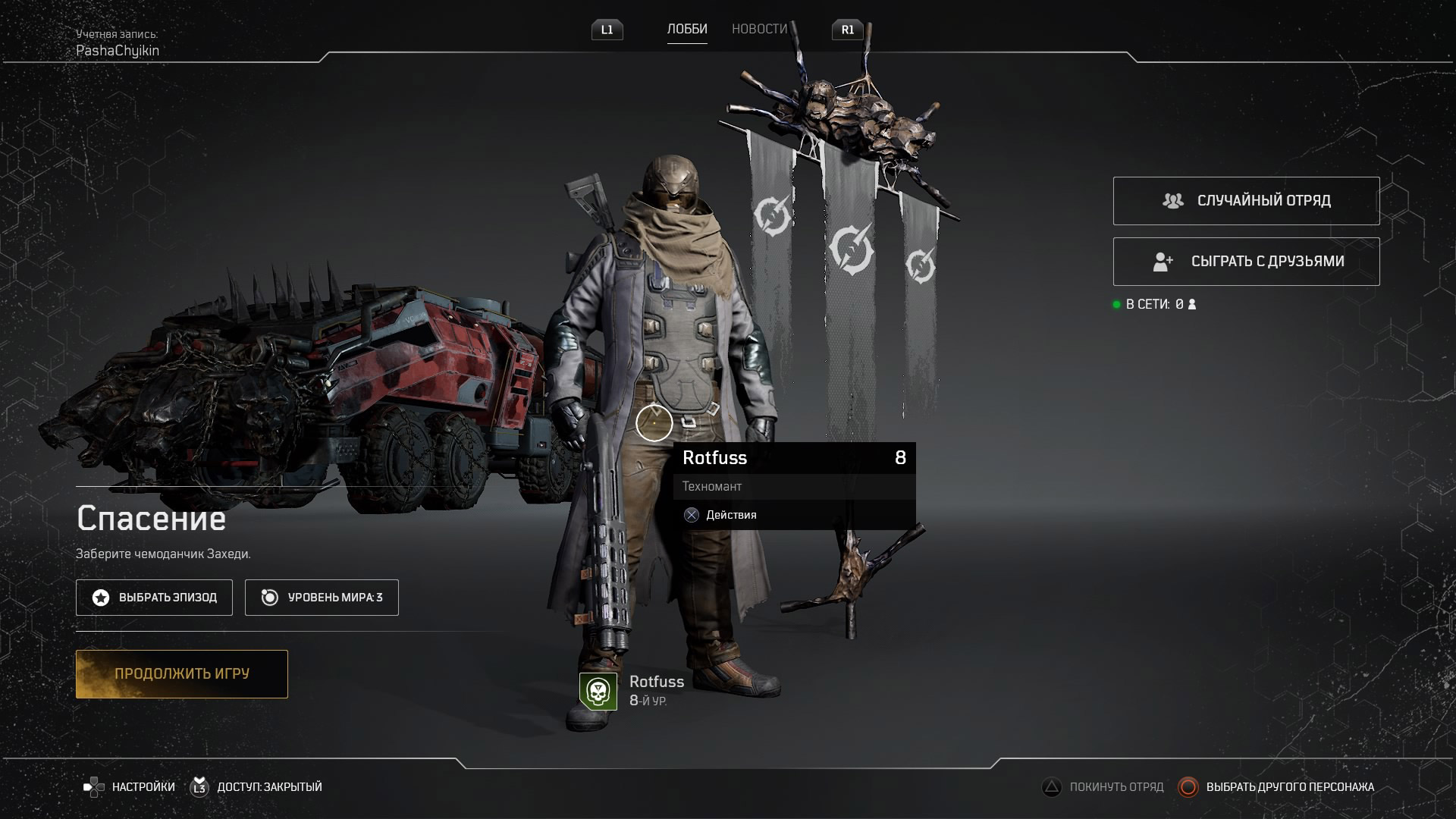Choose Сыграть с друзьями
1456x819 pixels.
1246,262
